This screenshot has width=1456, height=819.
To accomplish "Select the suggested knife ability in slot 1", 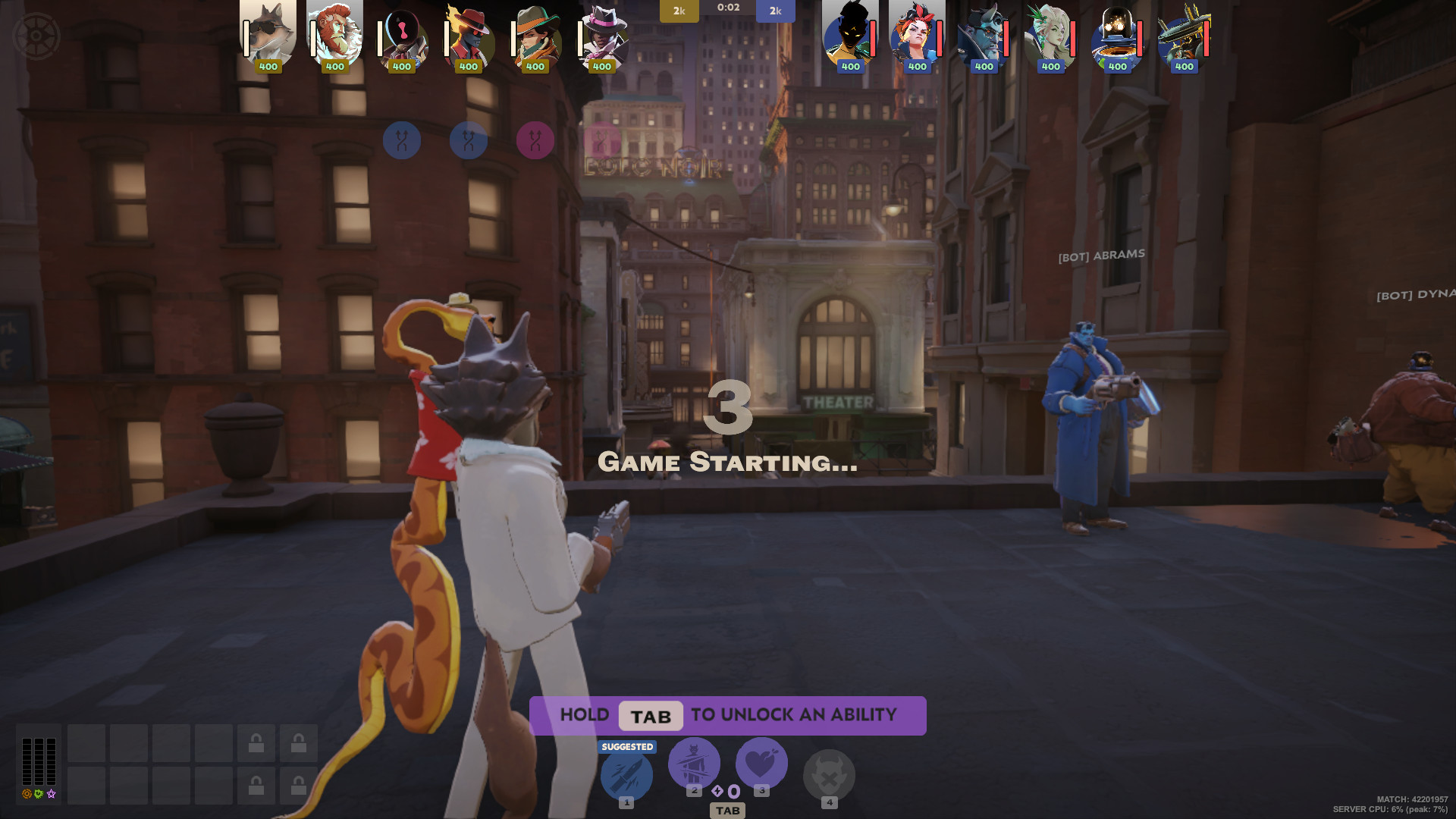I will pos(626,775).
